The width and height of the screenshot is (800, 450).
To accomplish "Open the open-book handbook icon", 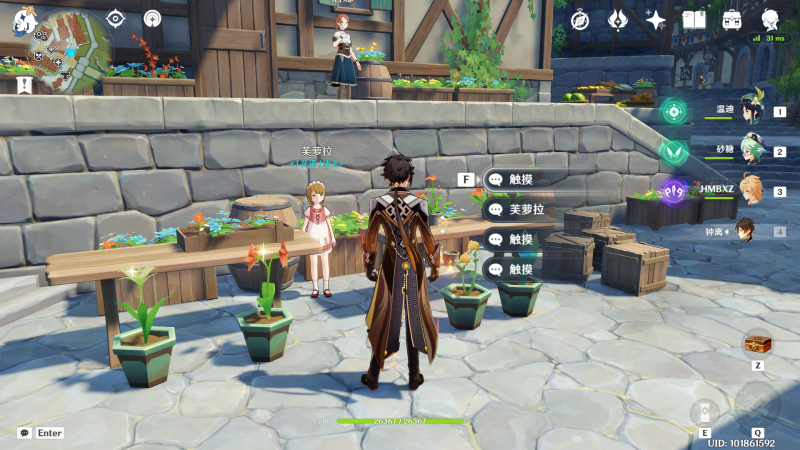I will [x=694, y=20].
